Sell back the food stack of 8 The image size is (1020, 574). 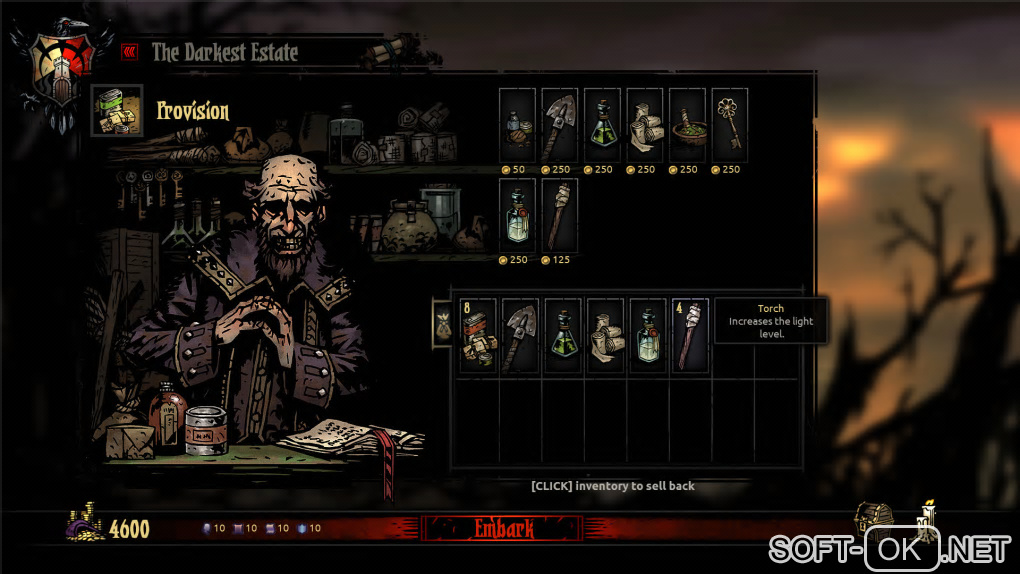coord(478,336)
